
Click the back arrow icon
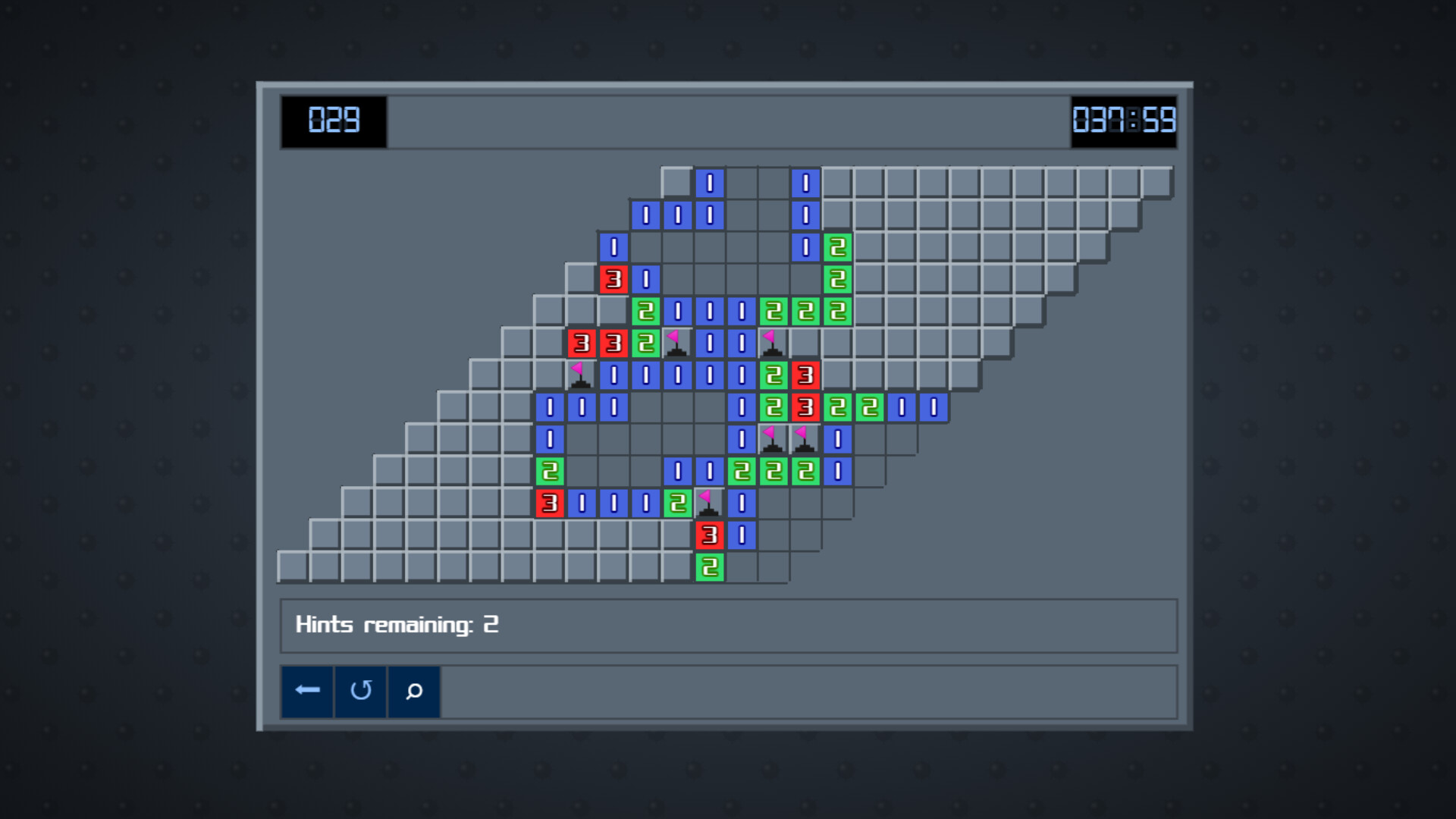[307, 691]
